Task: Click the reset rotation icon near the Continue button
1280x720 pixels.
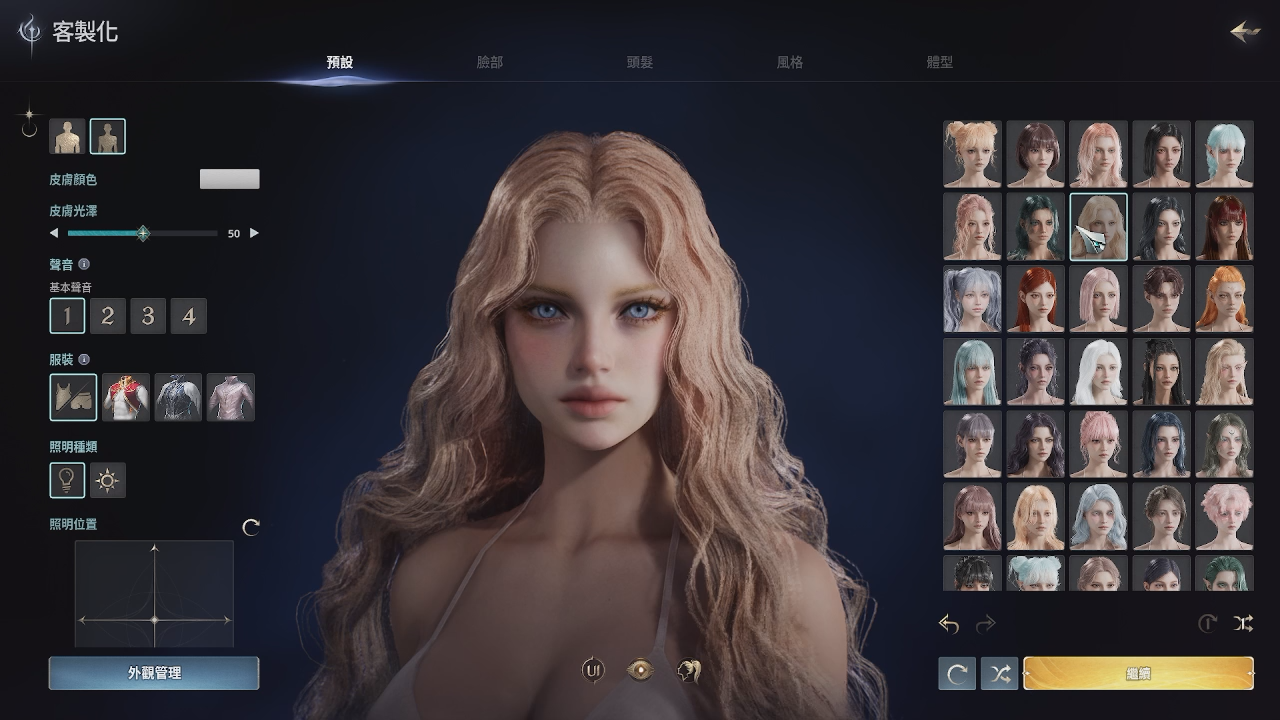Action: click(x=955, y=673)
